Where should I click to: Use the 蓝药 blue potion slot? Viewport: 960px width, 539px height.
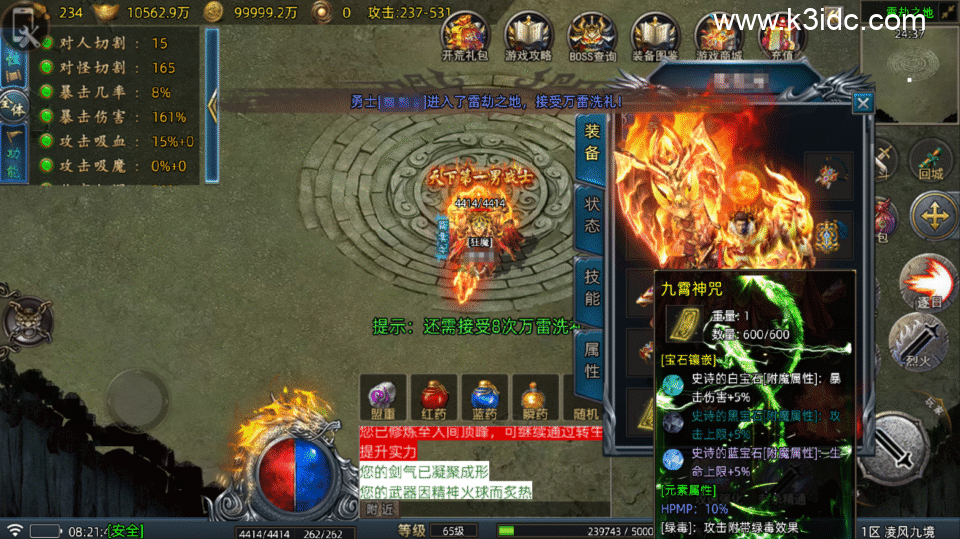[x=485, y=399]
